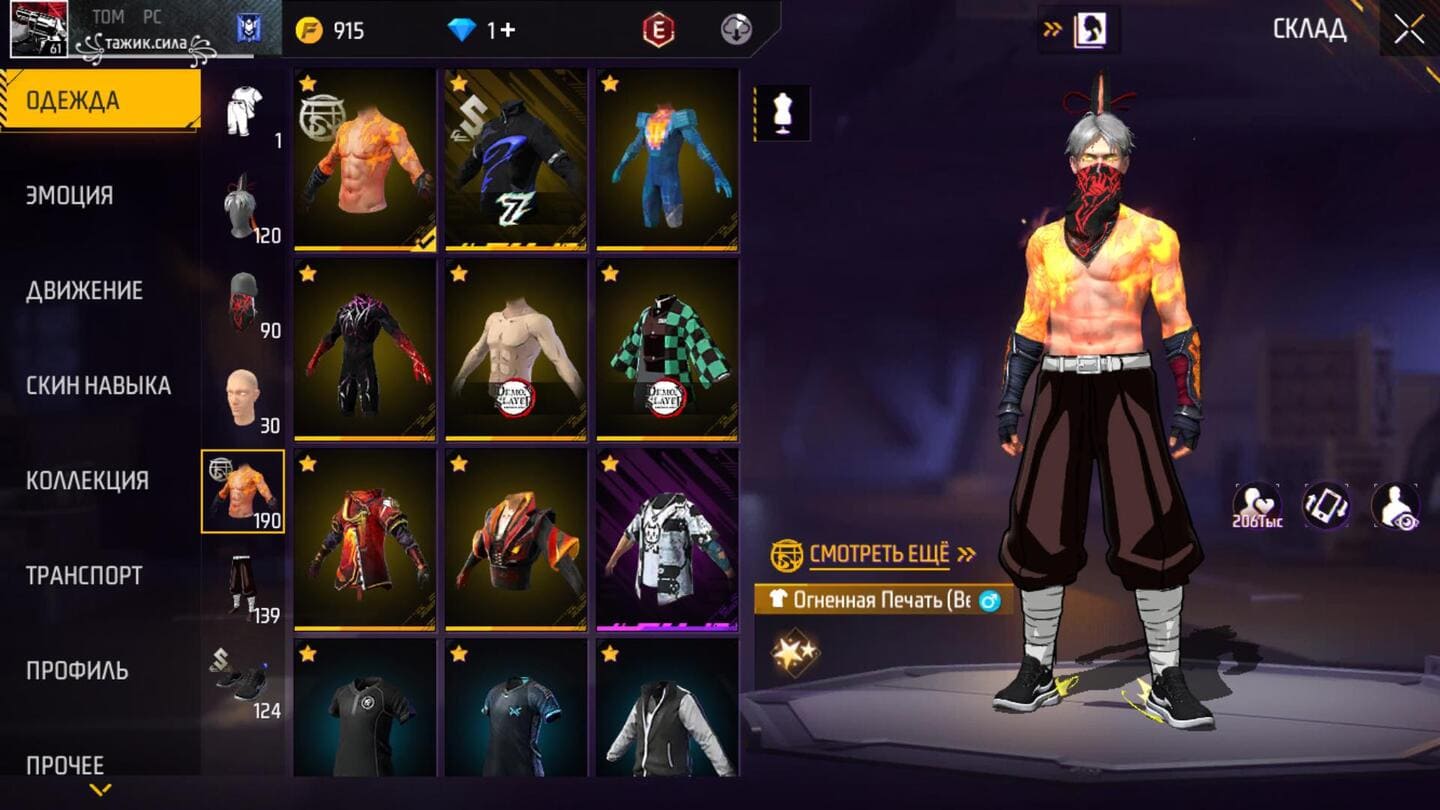This screenshot has height=810, width=1440.
Task: Open the face mask subcategory
Action: pos(243,302)
